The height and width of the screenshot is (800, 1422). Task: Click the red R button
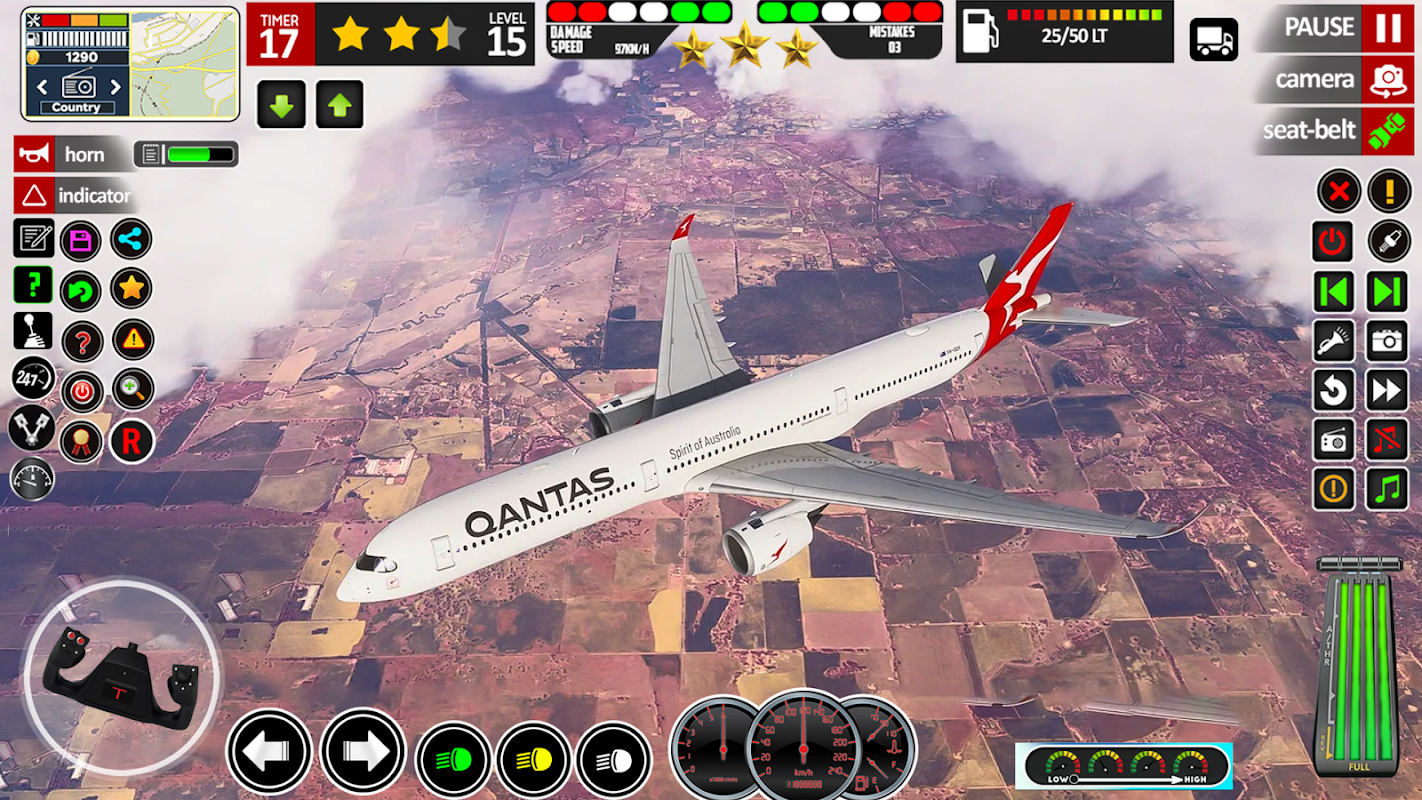click(x=132, y=440)
